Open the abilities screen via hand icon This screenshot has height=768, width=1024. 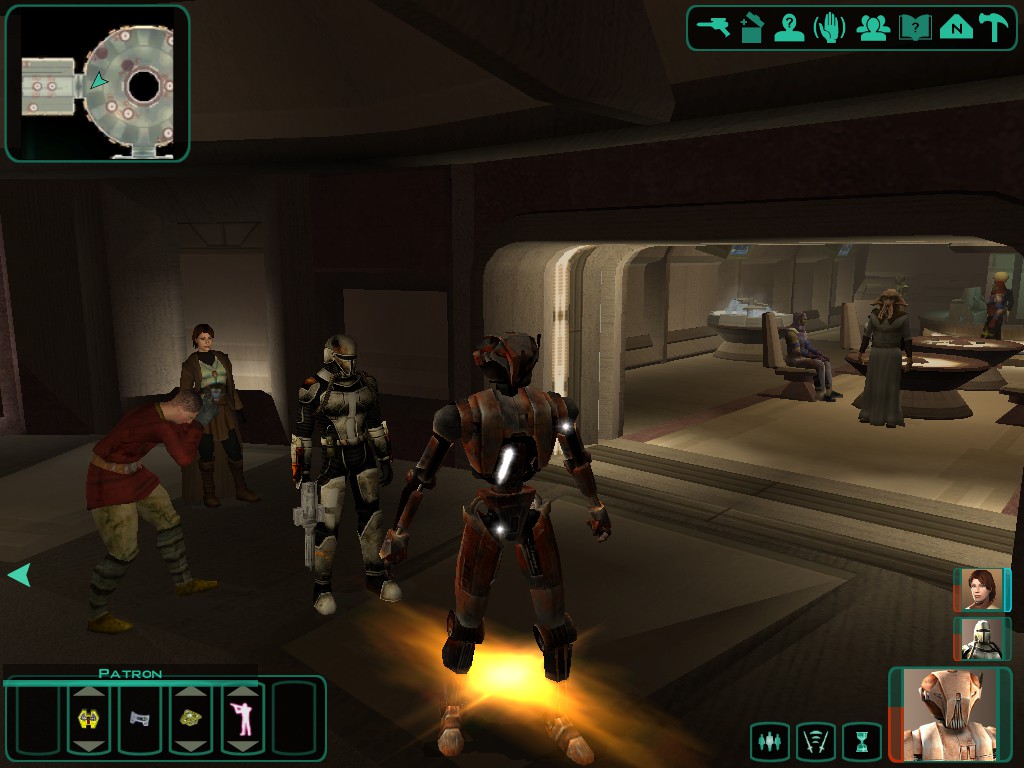tap(830, 27)
